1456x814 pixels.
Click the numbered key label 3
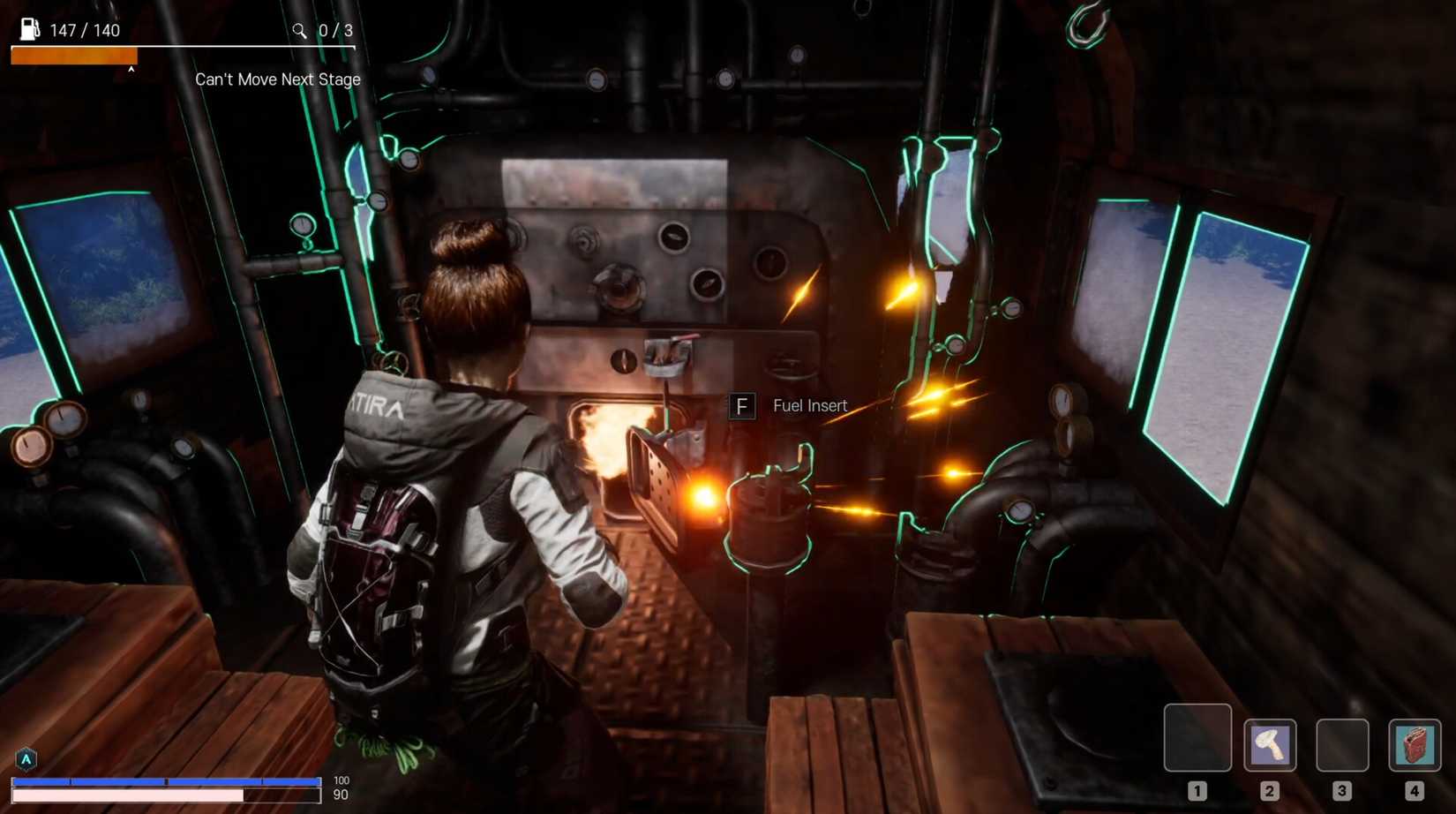1343,791
